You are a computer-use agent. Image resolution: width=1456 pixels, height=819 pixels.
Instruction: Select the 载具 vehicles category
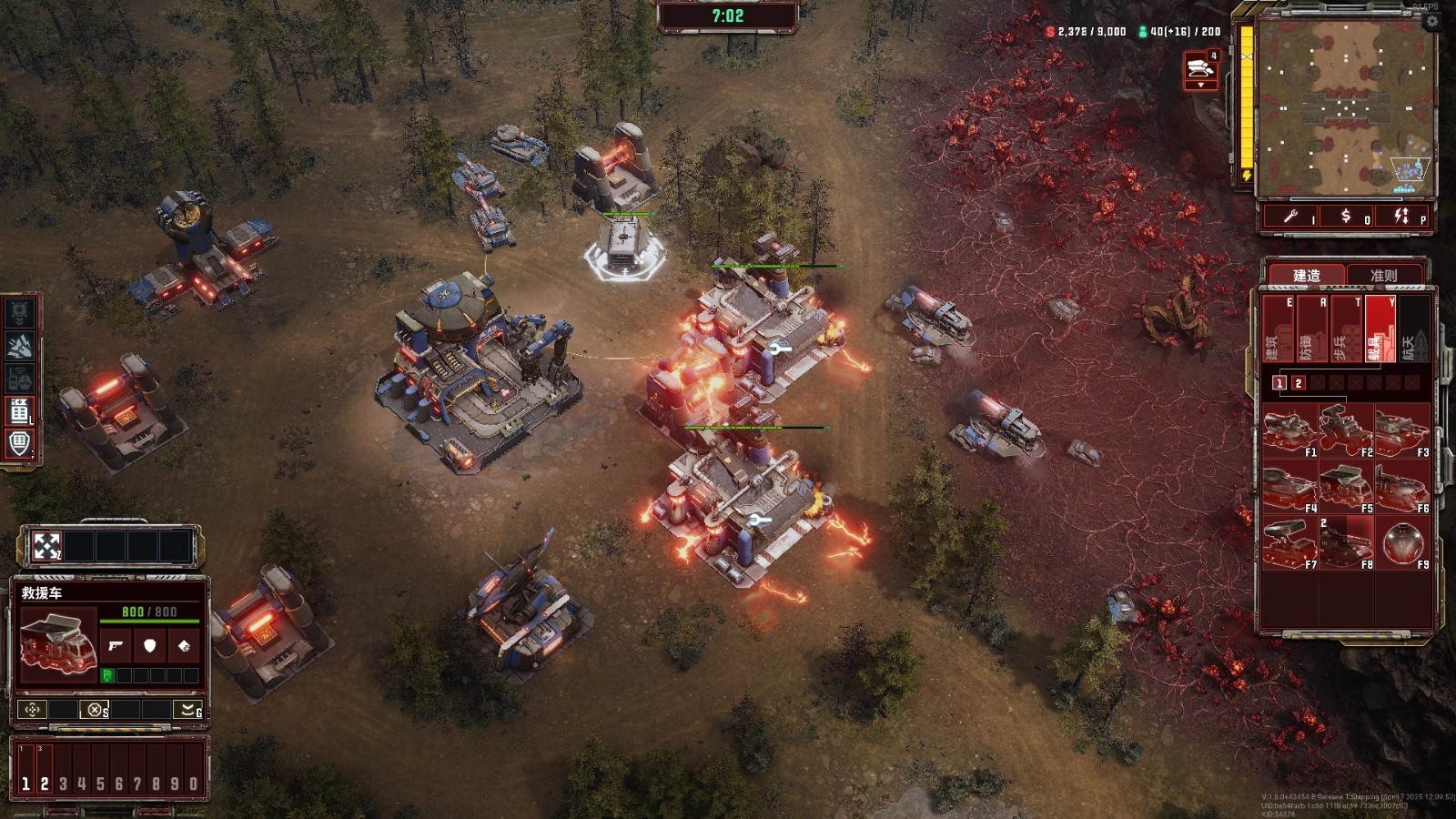tap(1380, 329)
